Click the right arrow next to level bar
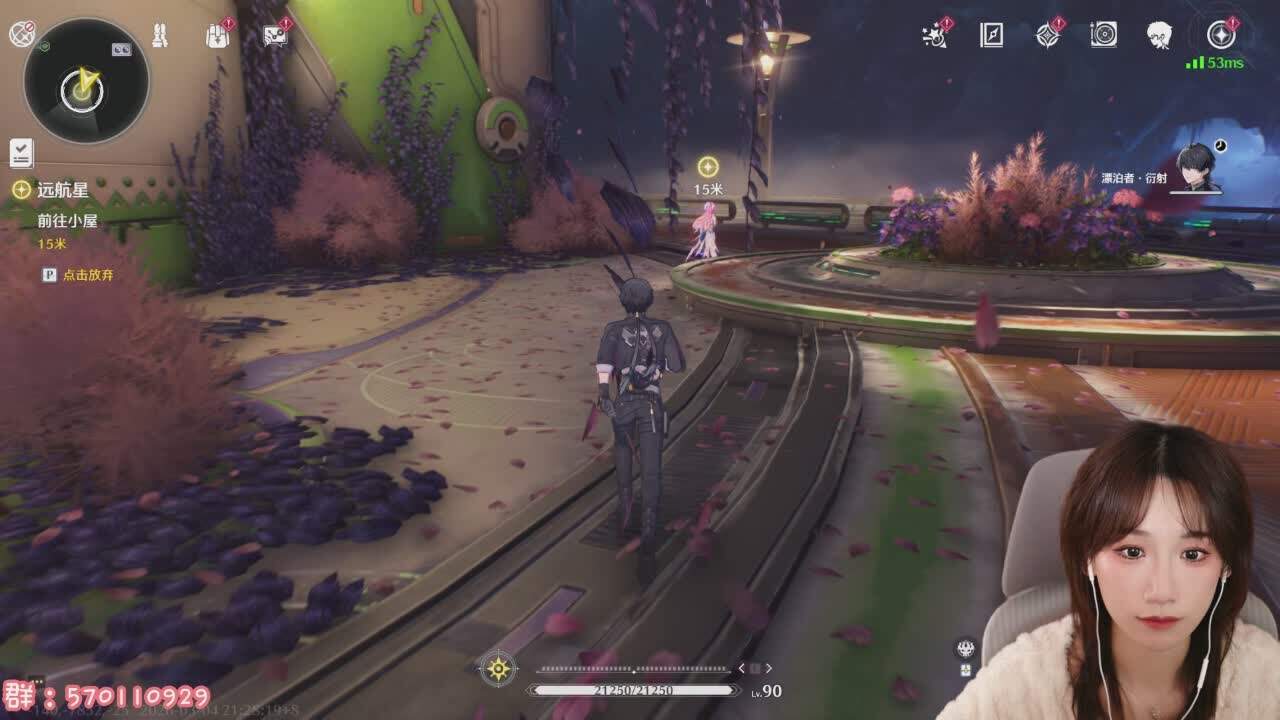This screenshot has width=1280, height=720. [768, 668]
